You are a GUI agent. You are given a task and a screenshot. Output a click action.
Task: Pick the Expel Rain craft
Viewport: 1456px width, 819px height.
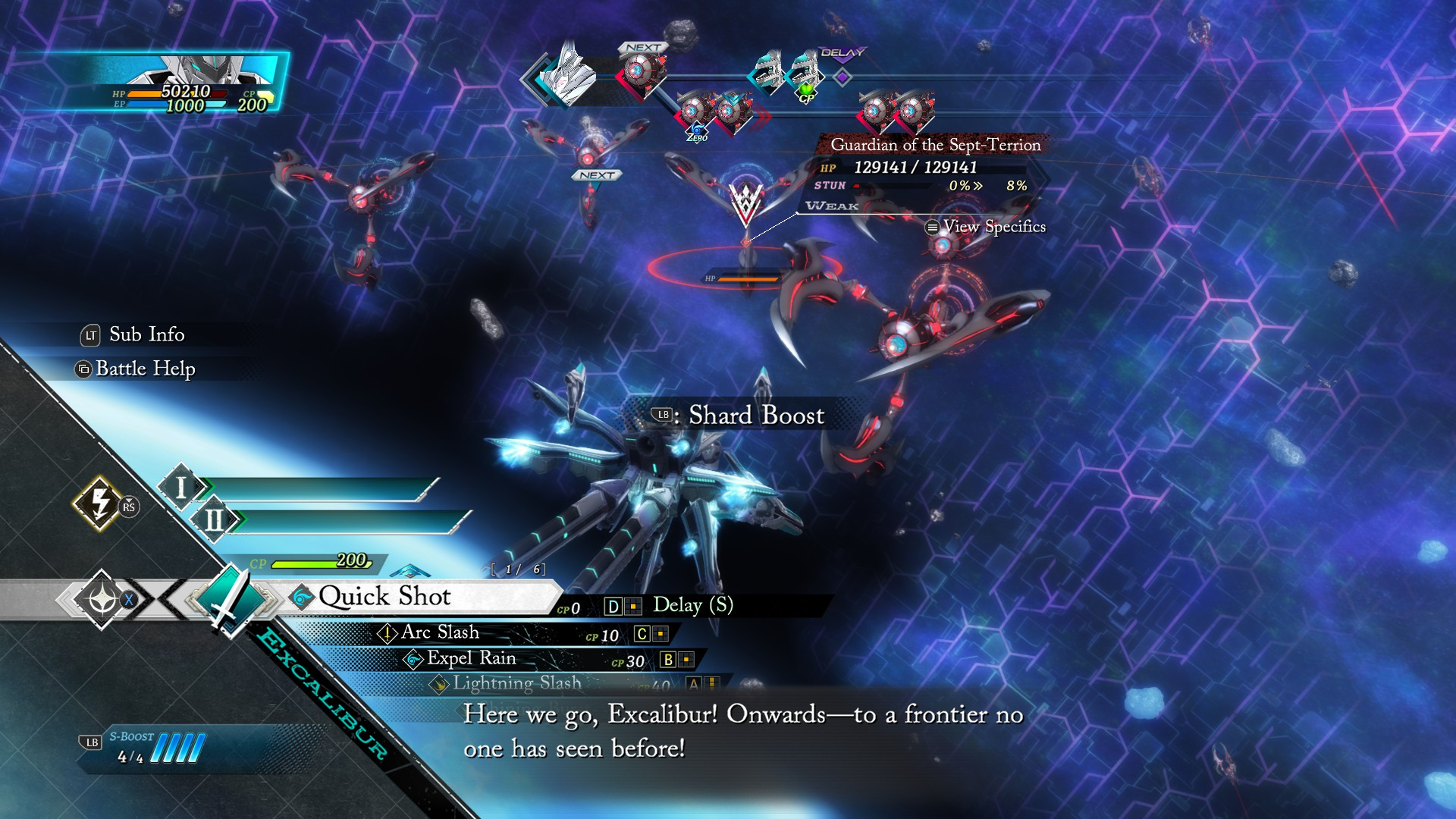471,658
